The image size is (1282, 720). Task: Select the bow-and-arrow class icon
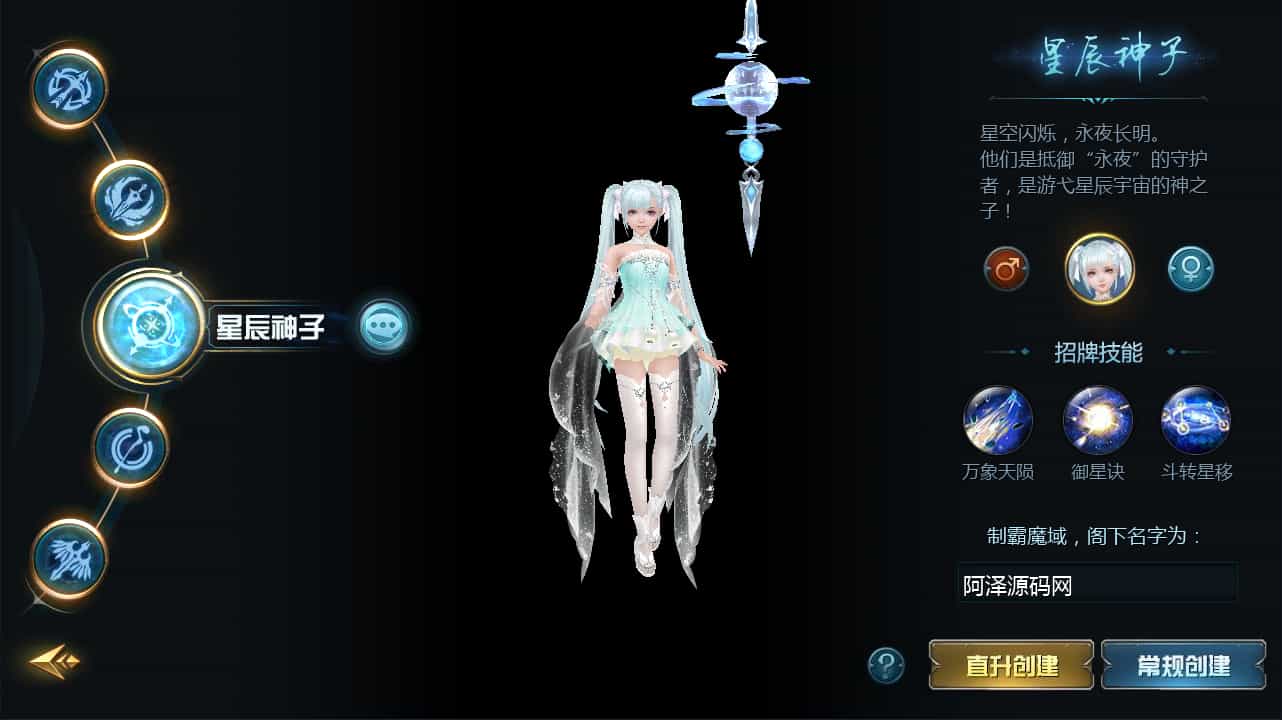pyautogui.click(x=68, y=89)
